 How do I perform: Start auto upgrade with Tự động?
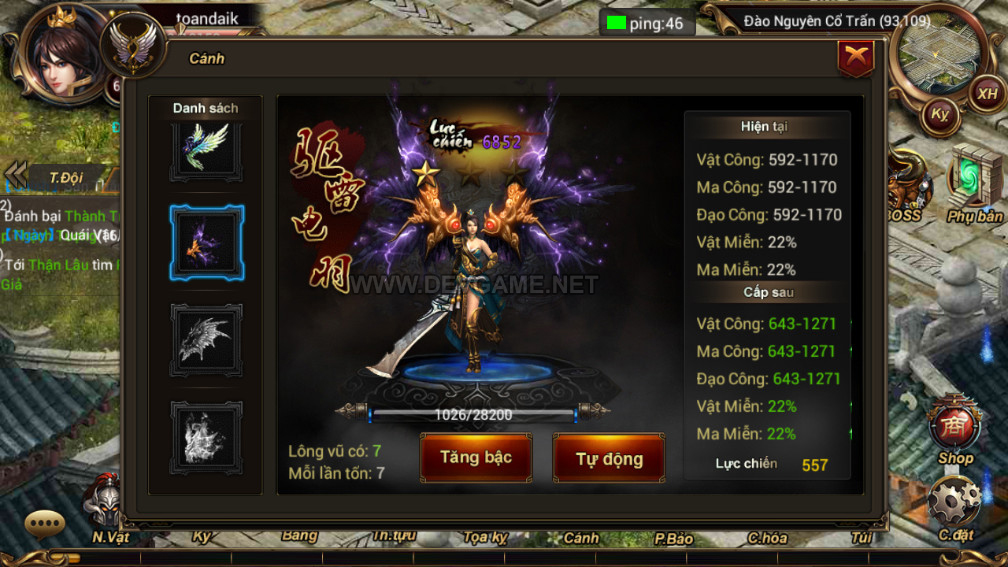(x=608, y=459)
